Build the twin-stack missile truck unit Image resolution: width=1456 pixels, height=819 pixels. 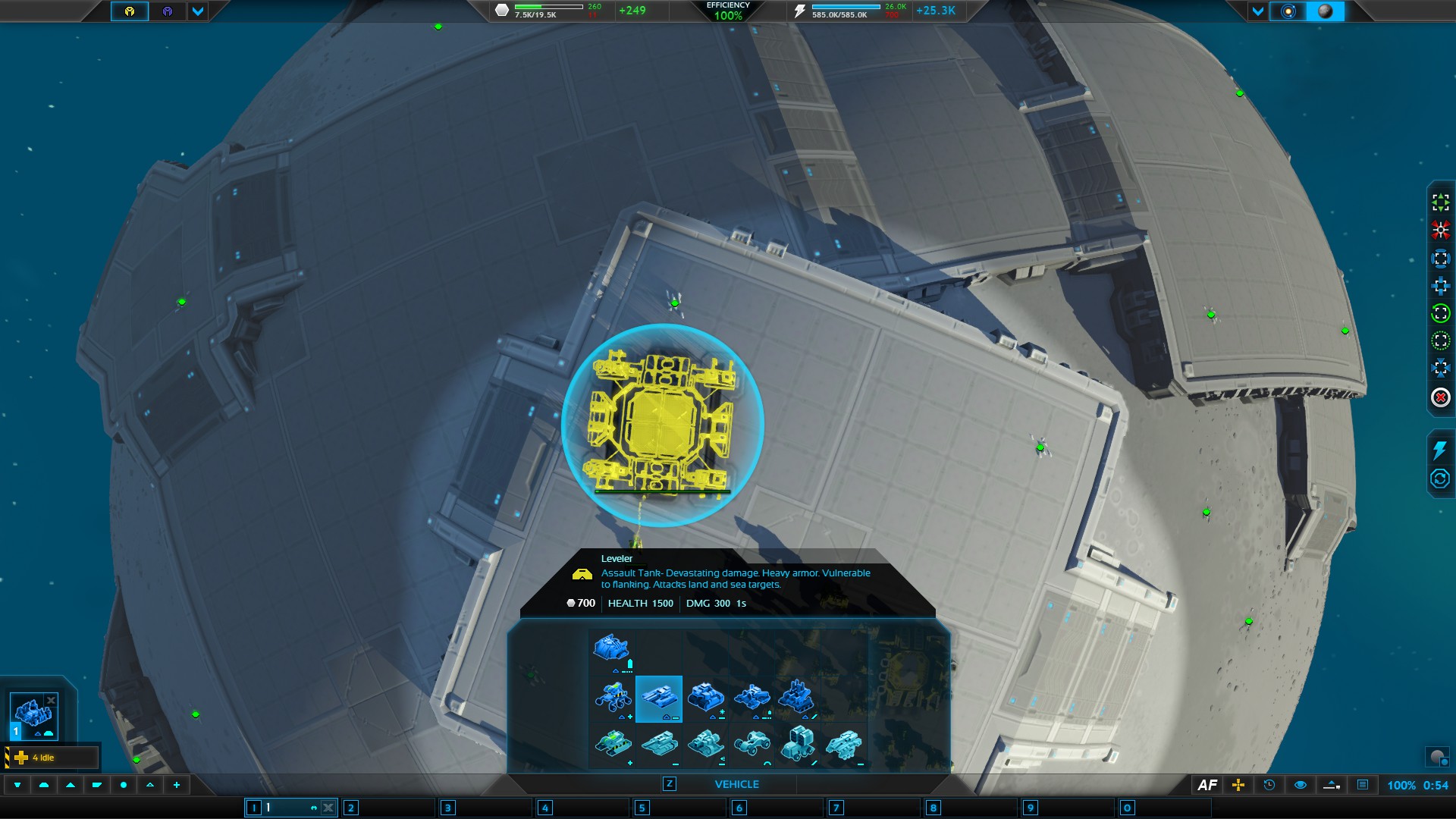coord(798,743)
